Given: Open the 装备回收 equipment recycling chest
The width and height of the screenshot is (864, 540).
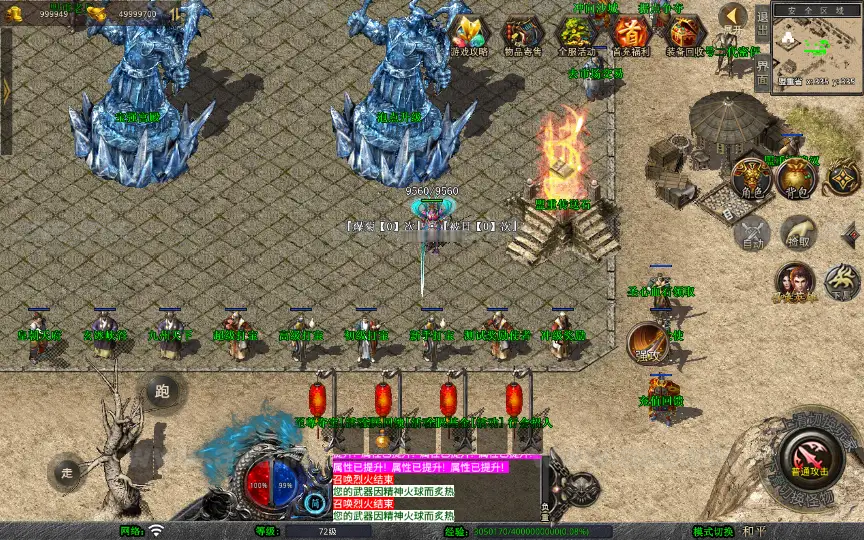Looking at the screenshot, I should (683, 35).
